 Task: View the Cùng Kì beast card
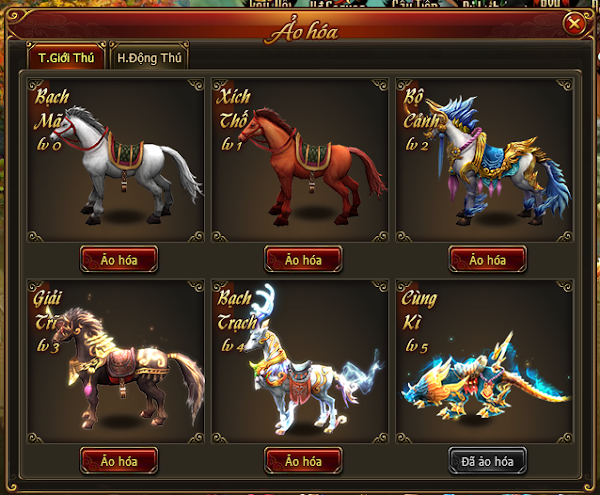pyautogui.click(x=487, y=358)
